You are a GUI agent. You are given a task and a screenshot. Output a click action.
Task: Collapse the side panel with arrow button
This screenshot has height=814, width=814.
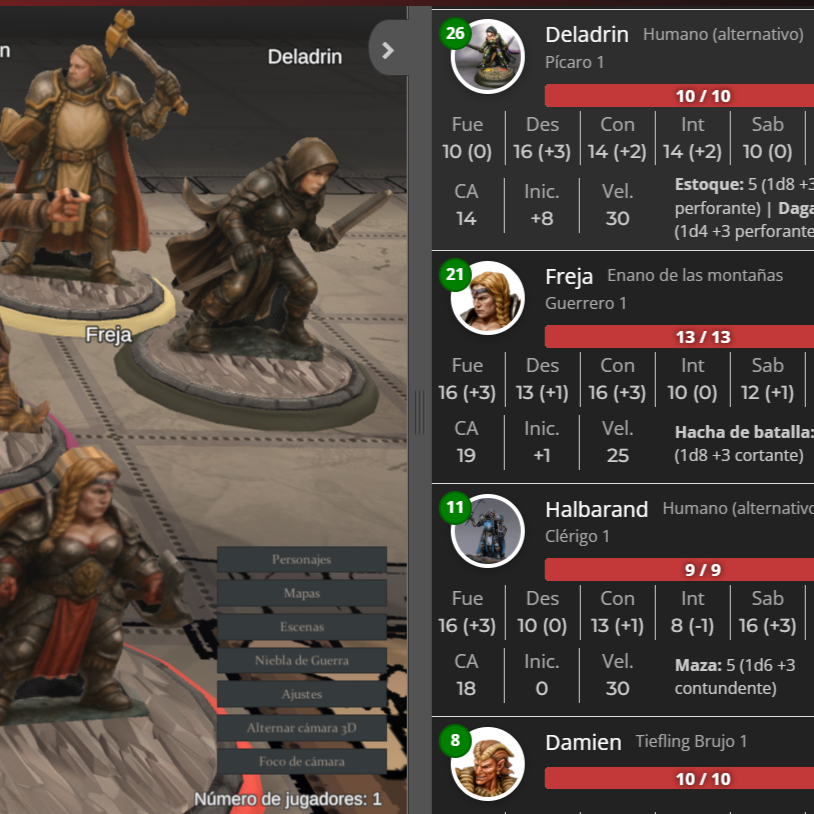click(x=388, y=49)
